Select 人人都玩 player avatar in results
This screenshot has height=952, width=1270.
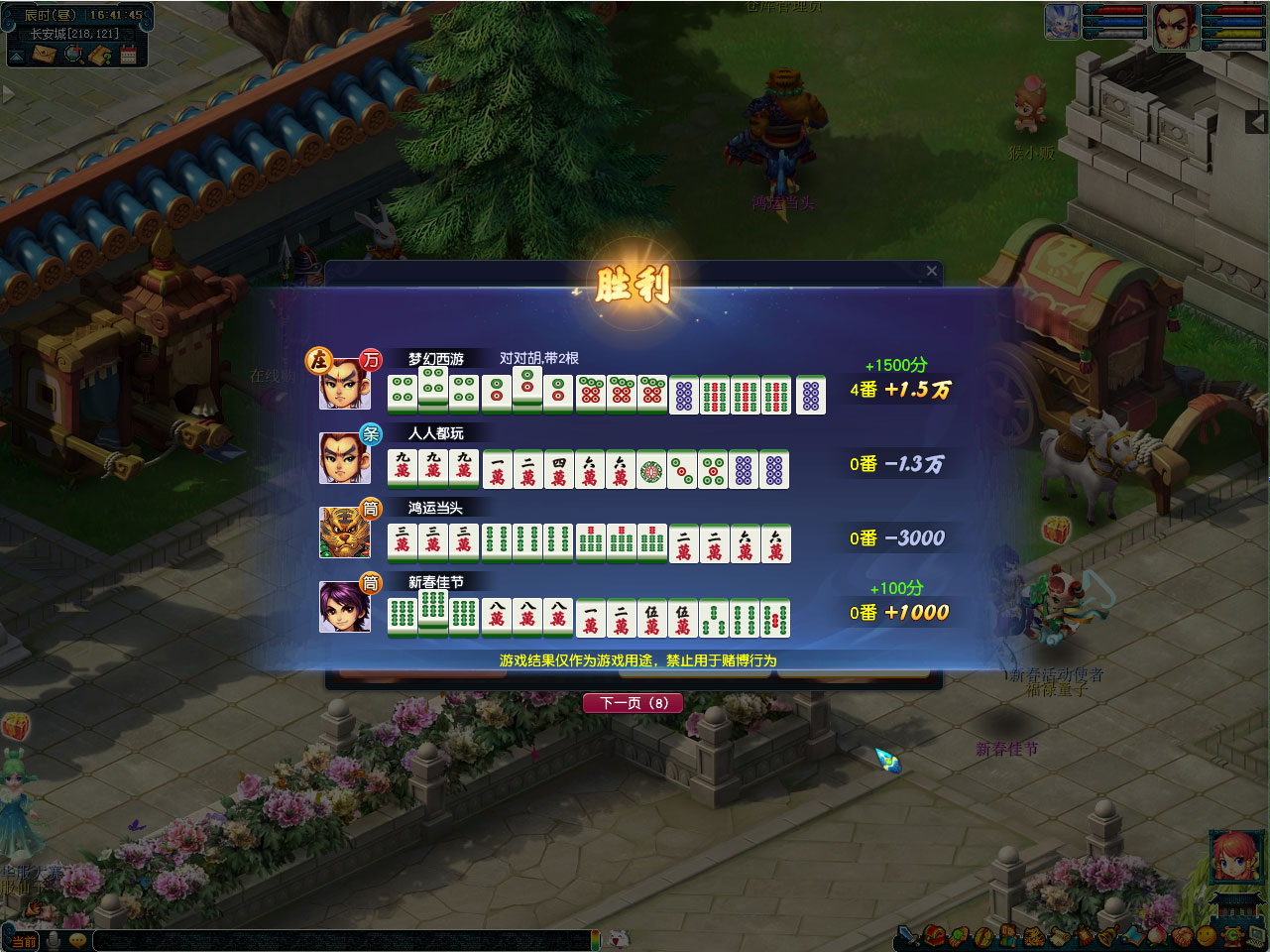click(x=344, y=458)
